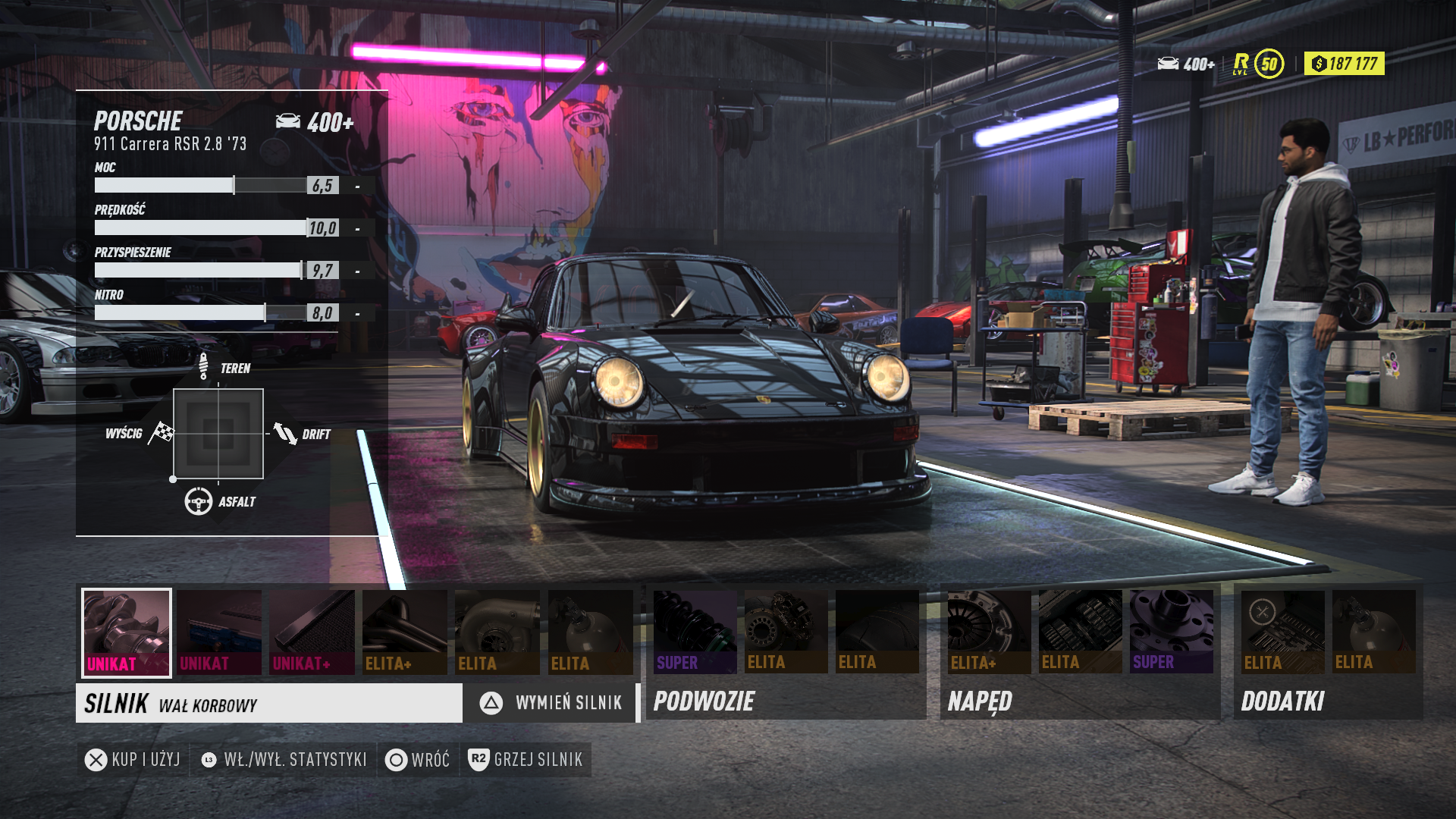Screen dimensions: 1456x819
Task: Select the gearbox part slot
Action: click(1080, 632)
